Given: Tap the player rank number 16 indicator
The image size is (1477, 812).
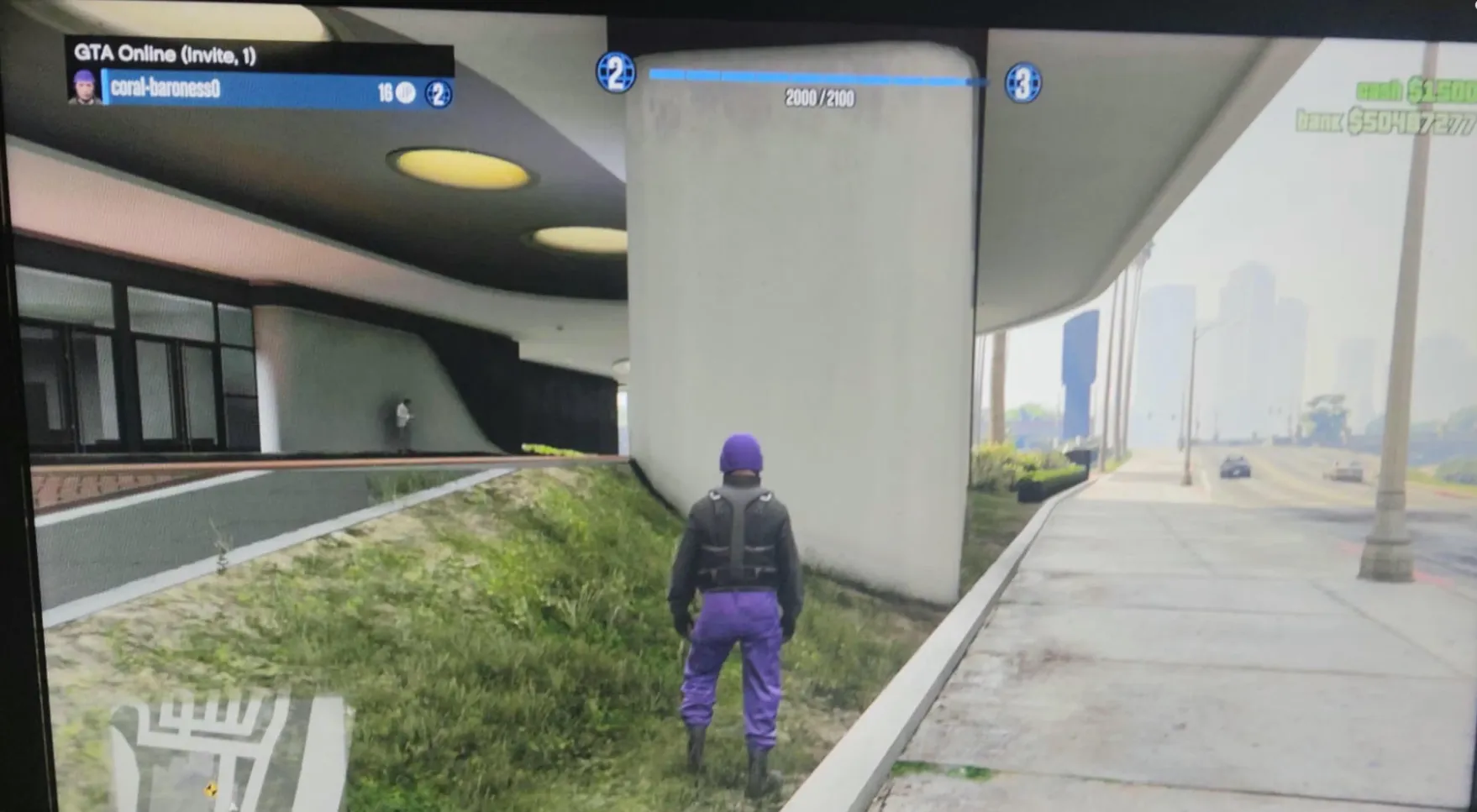Looking at the screenshot, I should (385, 90).
